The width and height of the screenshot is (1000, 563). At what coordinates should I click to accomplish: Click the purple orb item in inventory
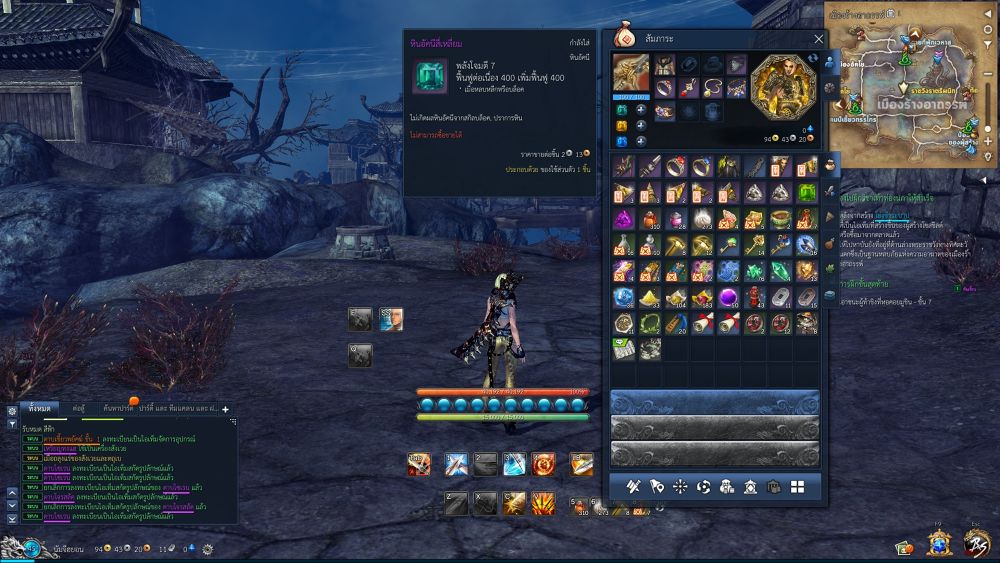pos(728,297)
